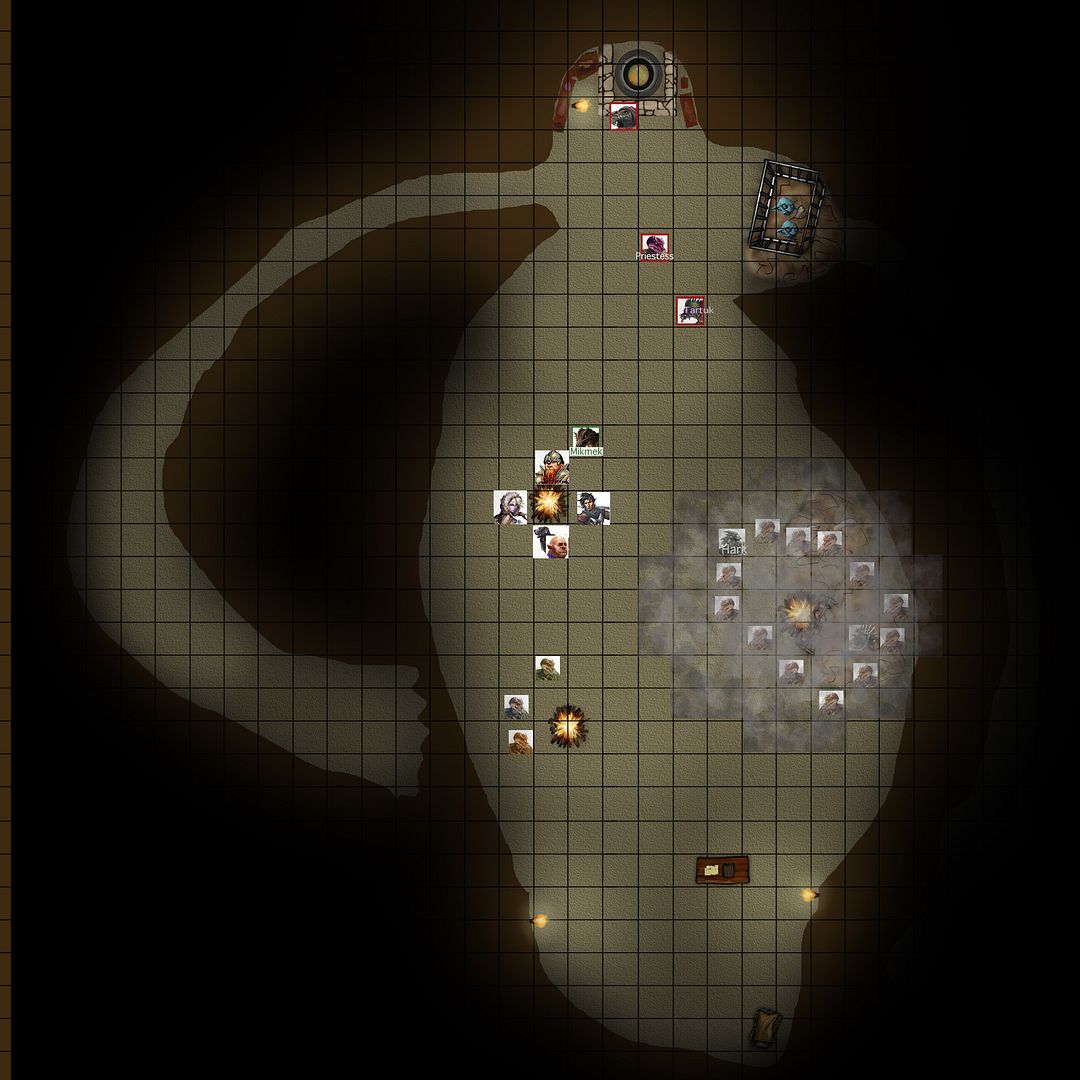The height and width of the screenshot is (1080, 1080).
Task: Click the bald man with raven token
Action: (x=551, y=543)
